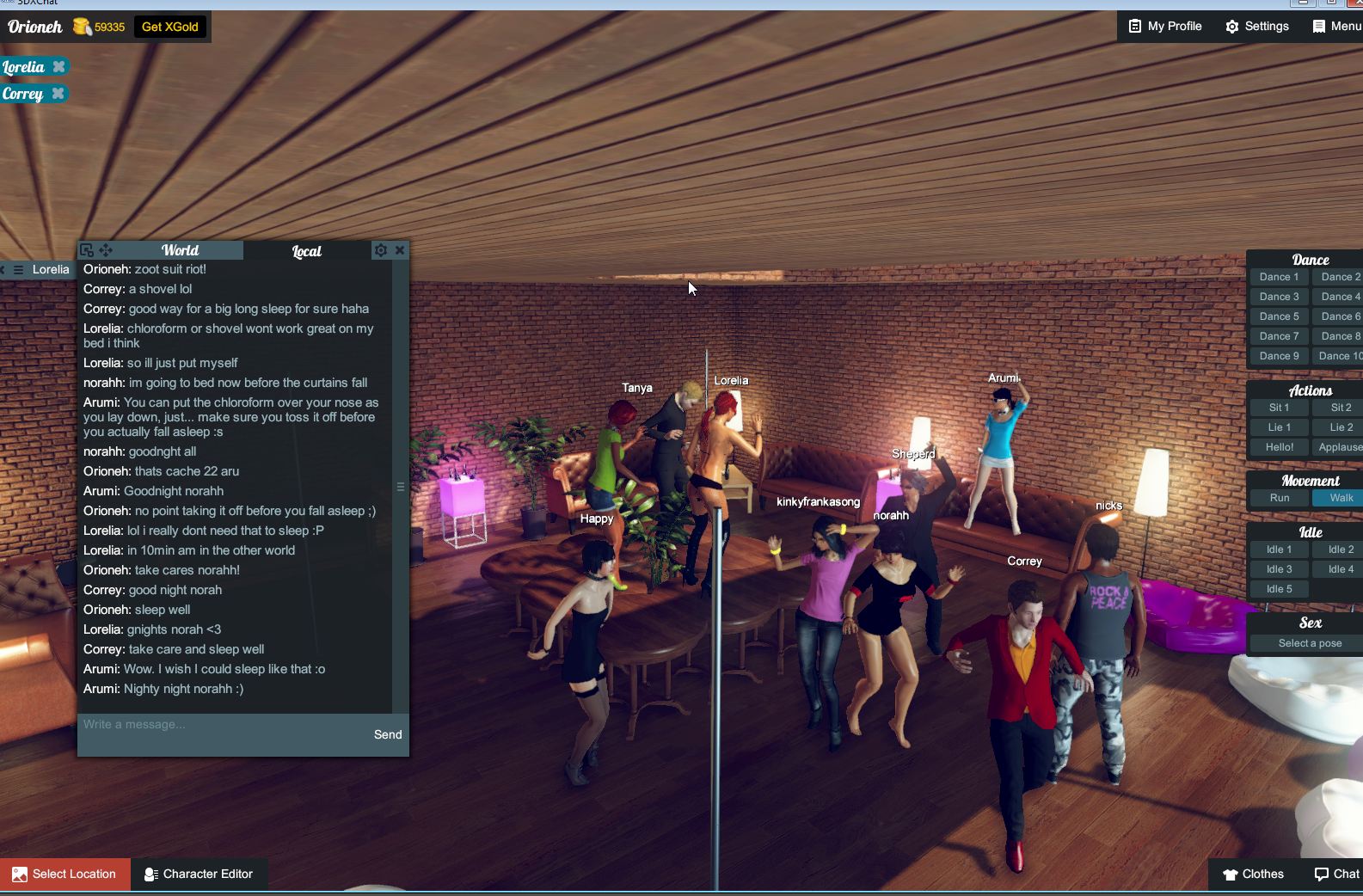Click the Send button

(x=388, y=734)
